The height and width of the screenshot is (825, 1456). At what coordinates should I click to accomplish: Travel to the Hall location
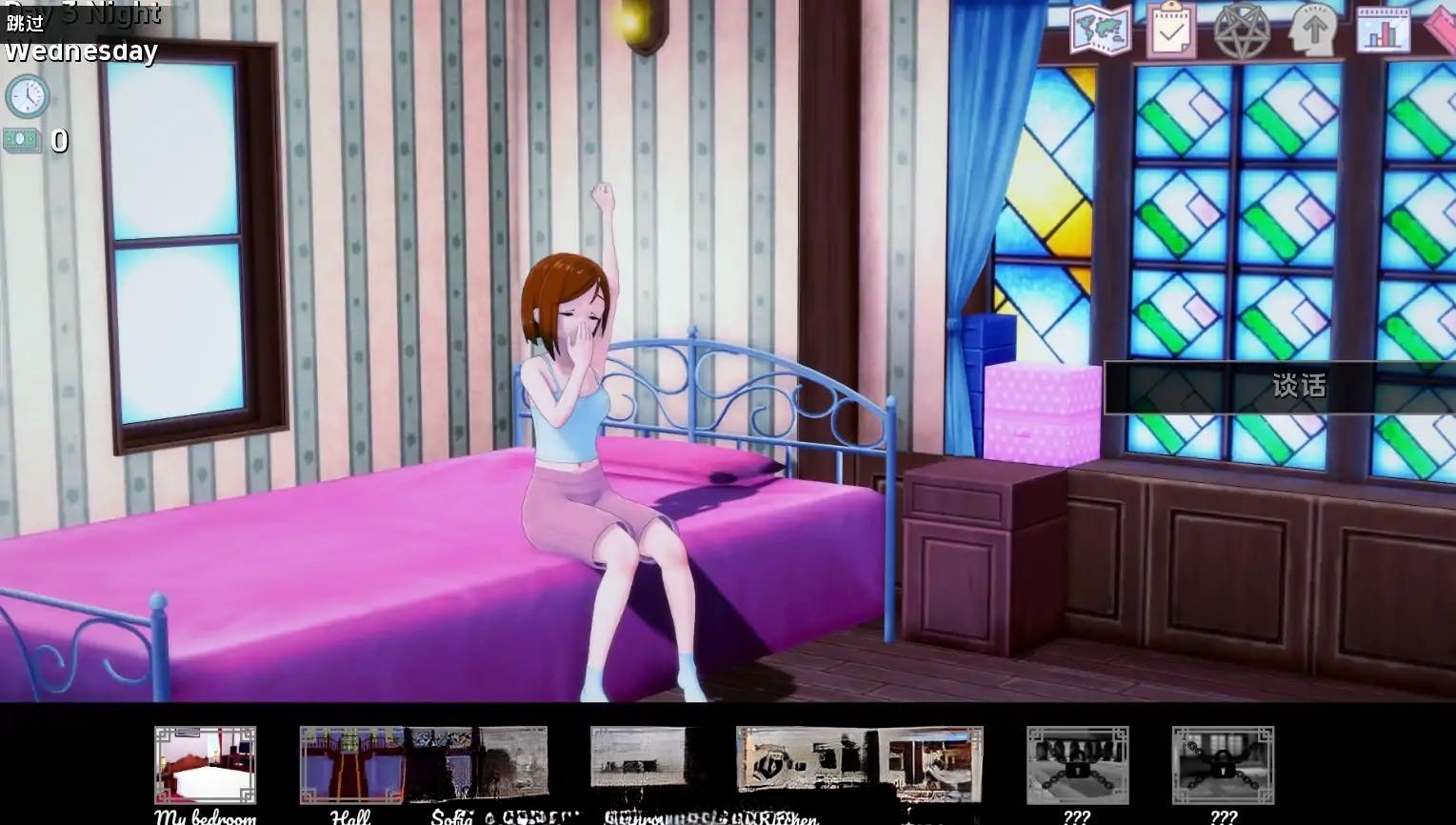351,766
